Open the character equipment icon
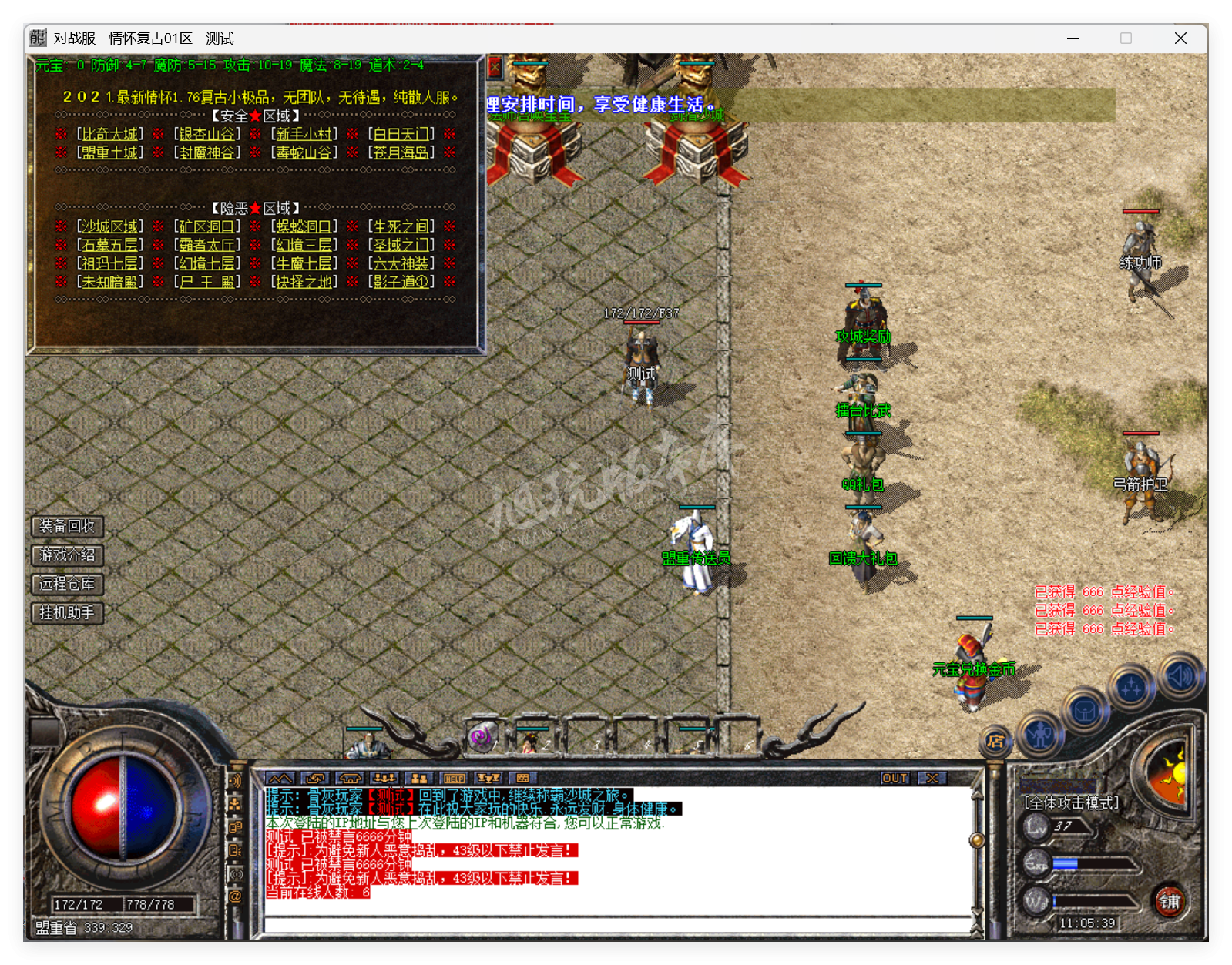The height and width of the screenshot is (965, 1232). pyautogui.click(x=1040, y=735)
